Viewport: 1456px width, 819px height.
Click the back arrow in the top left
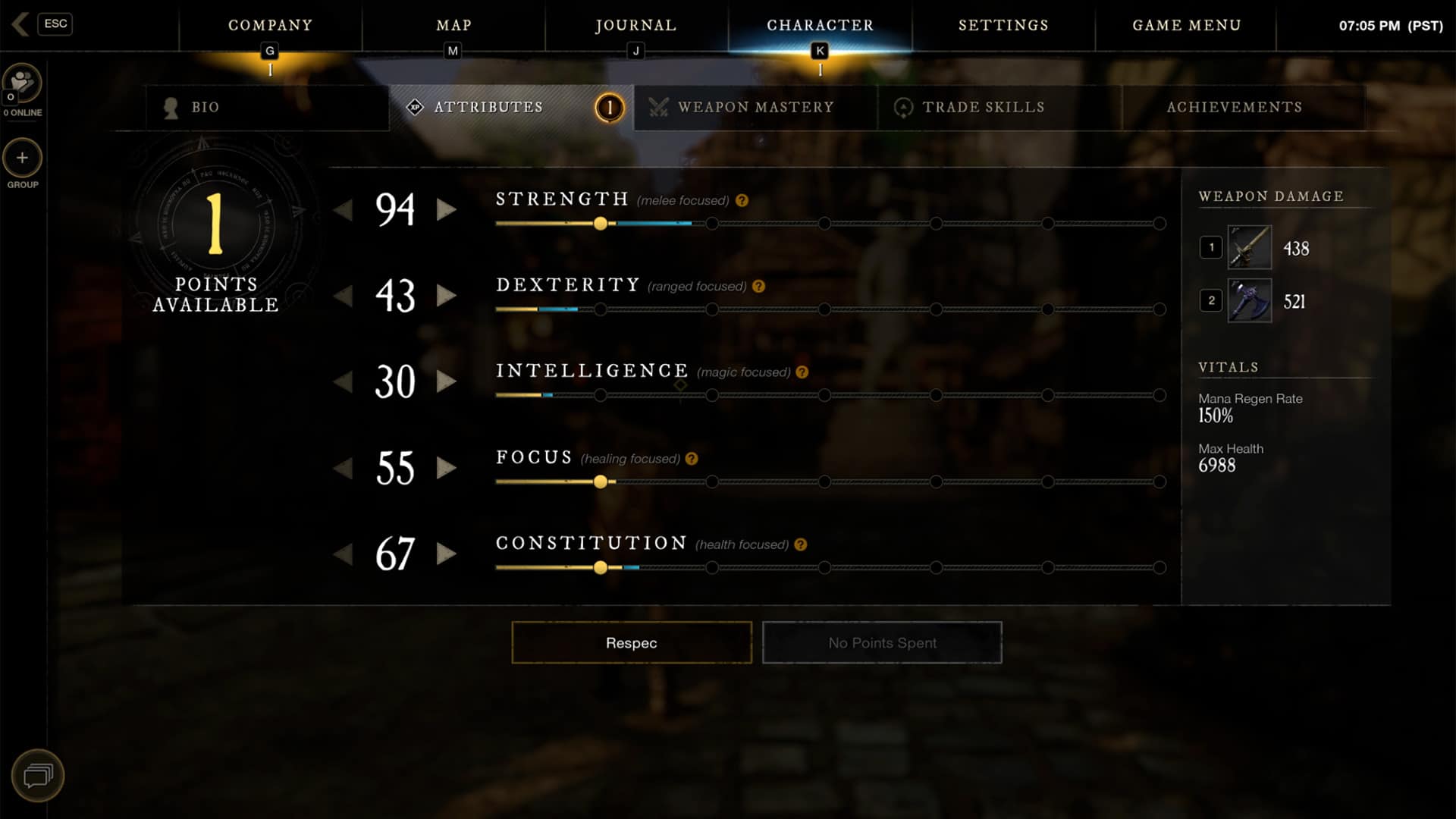pyautogui.click(x=20, y=24)
